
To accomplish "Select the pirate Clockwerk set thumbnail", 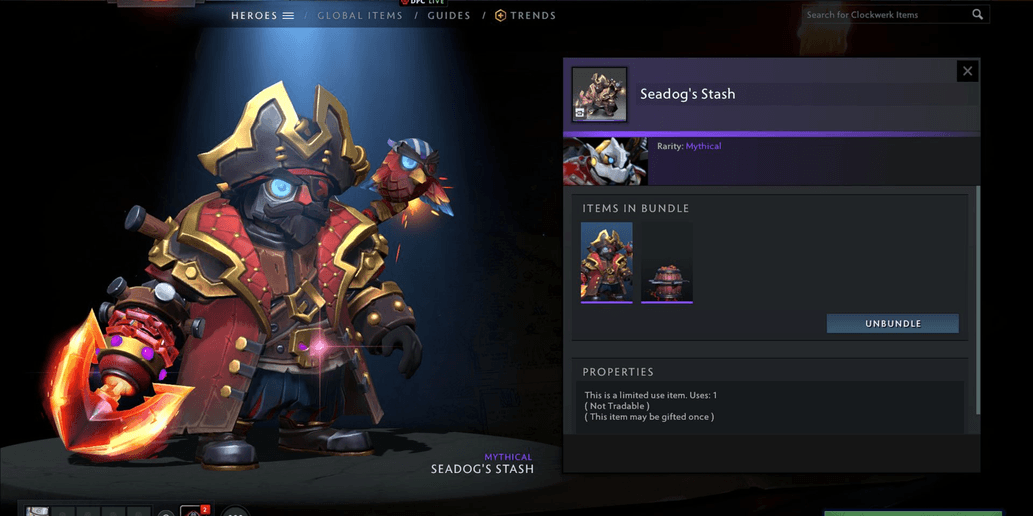I will tap(607, 262).
